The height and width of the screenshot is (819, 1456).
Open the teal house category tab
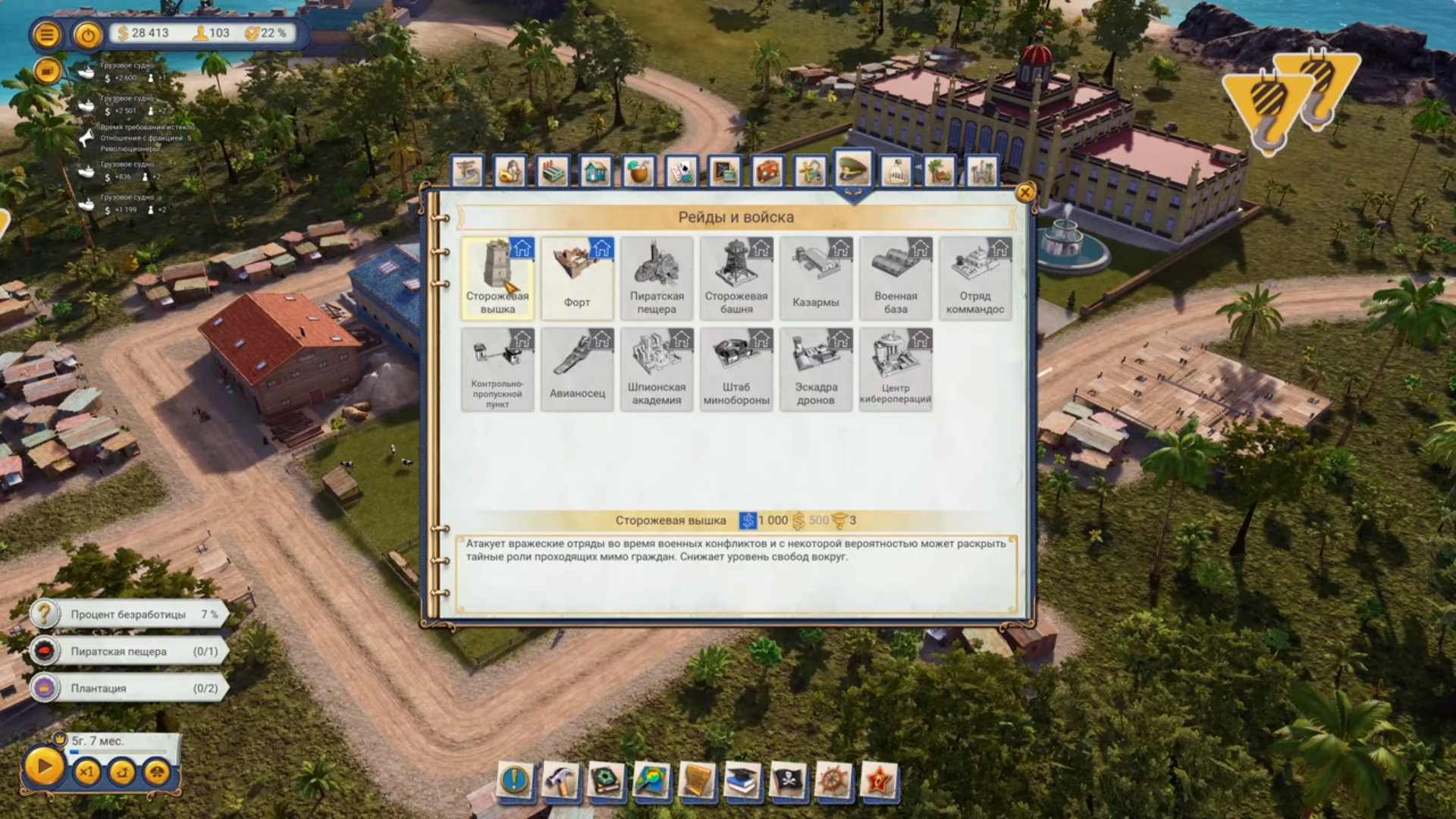coord(596,171)
